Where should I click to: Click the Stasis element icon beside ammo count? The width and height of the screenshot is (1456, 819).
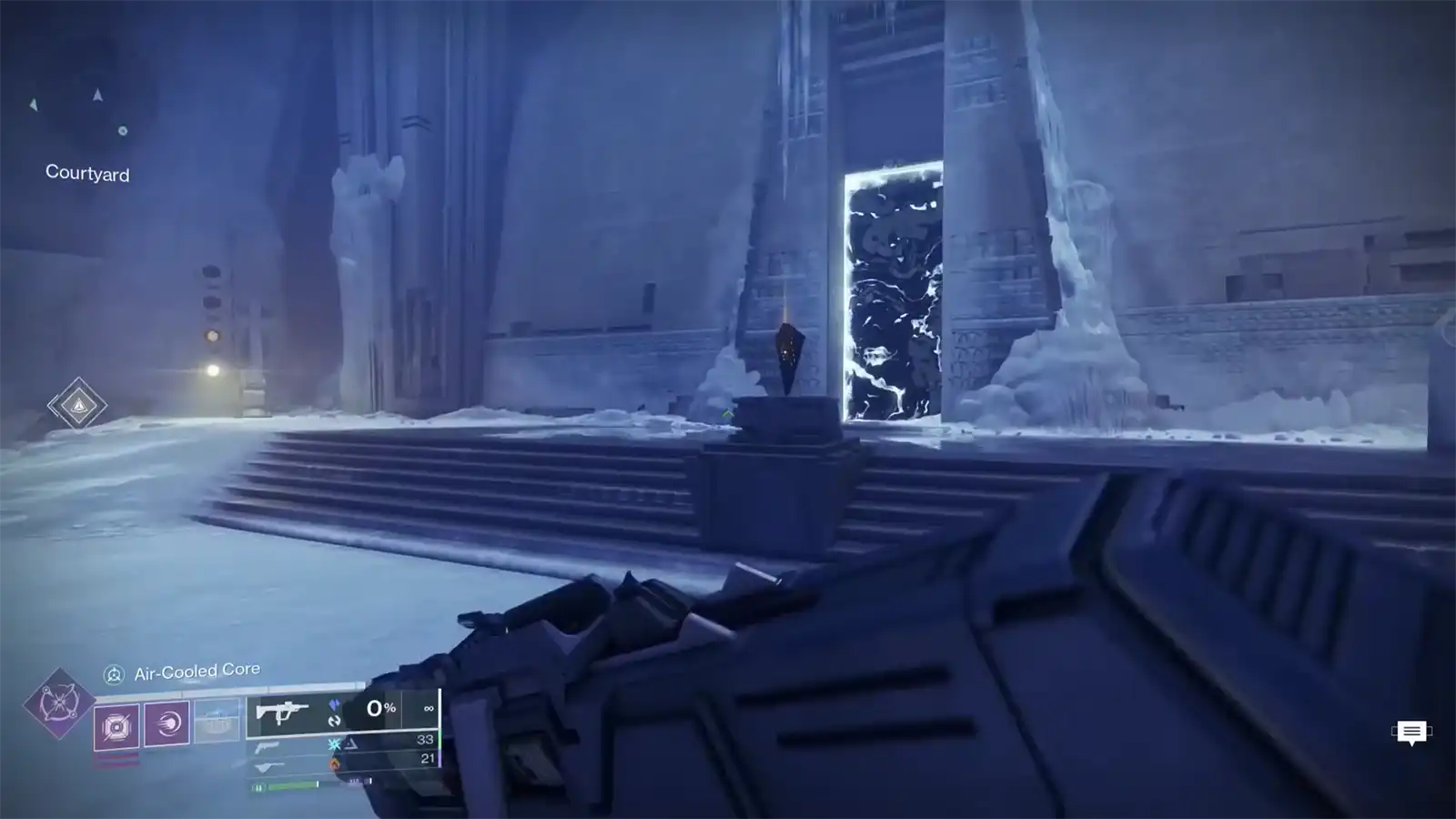(333, 745)
